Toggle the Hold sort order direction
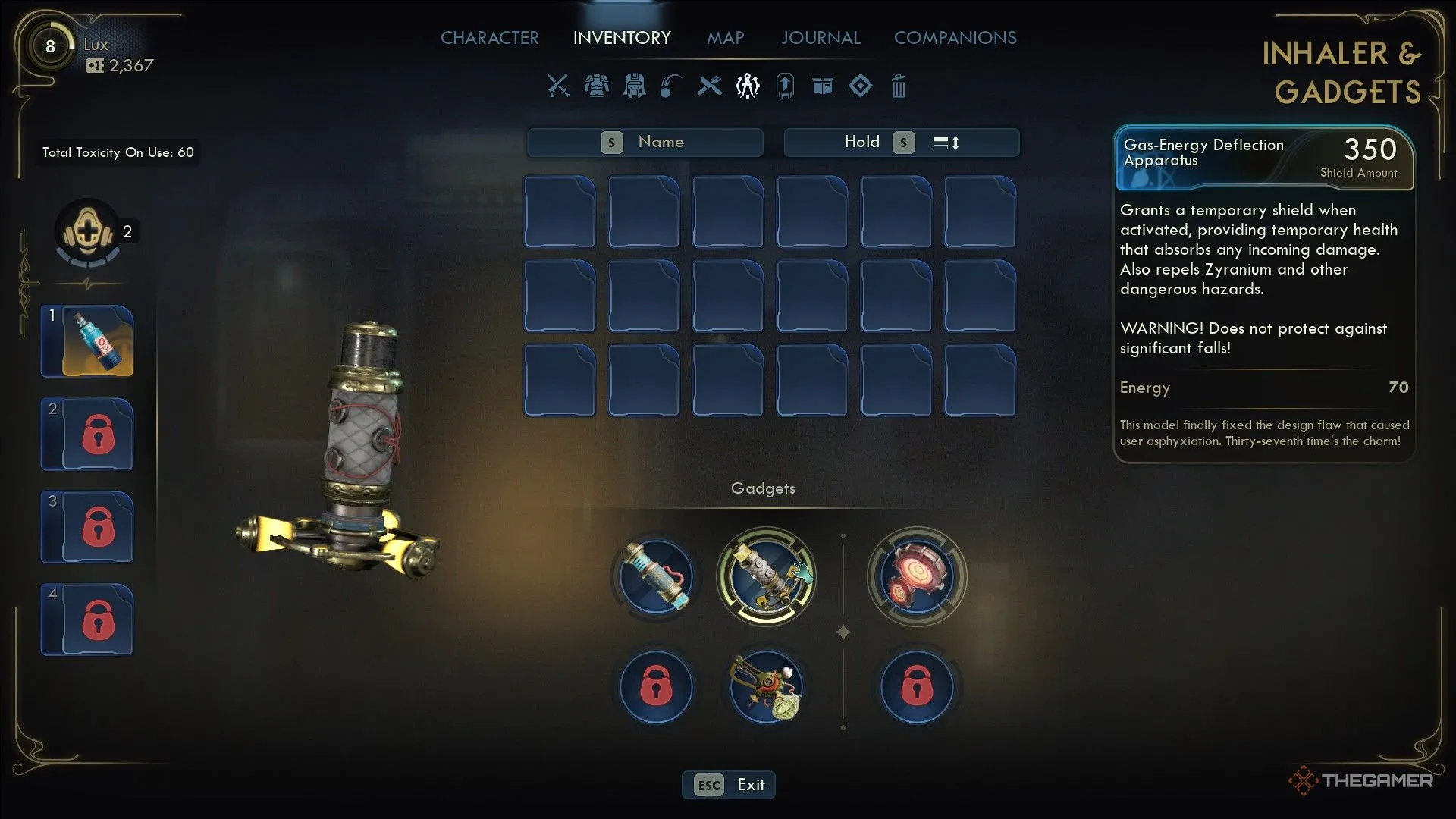 [946, 142]
